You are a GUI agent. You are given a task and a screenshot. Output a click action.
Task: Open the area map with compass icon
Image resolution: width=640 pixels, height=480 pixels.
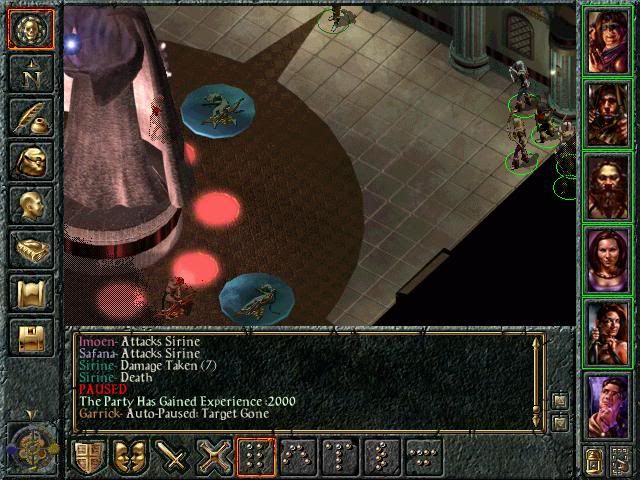(x=31, y=73)
